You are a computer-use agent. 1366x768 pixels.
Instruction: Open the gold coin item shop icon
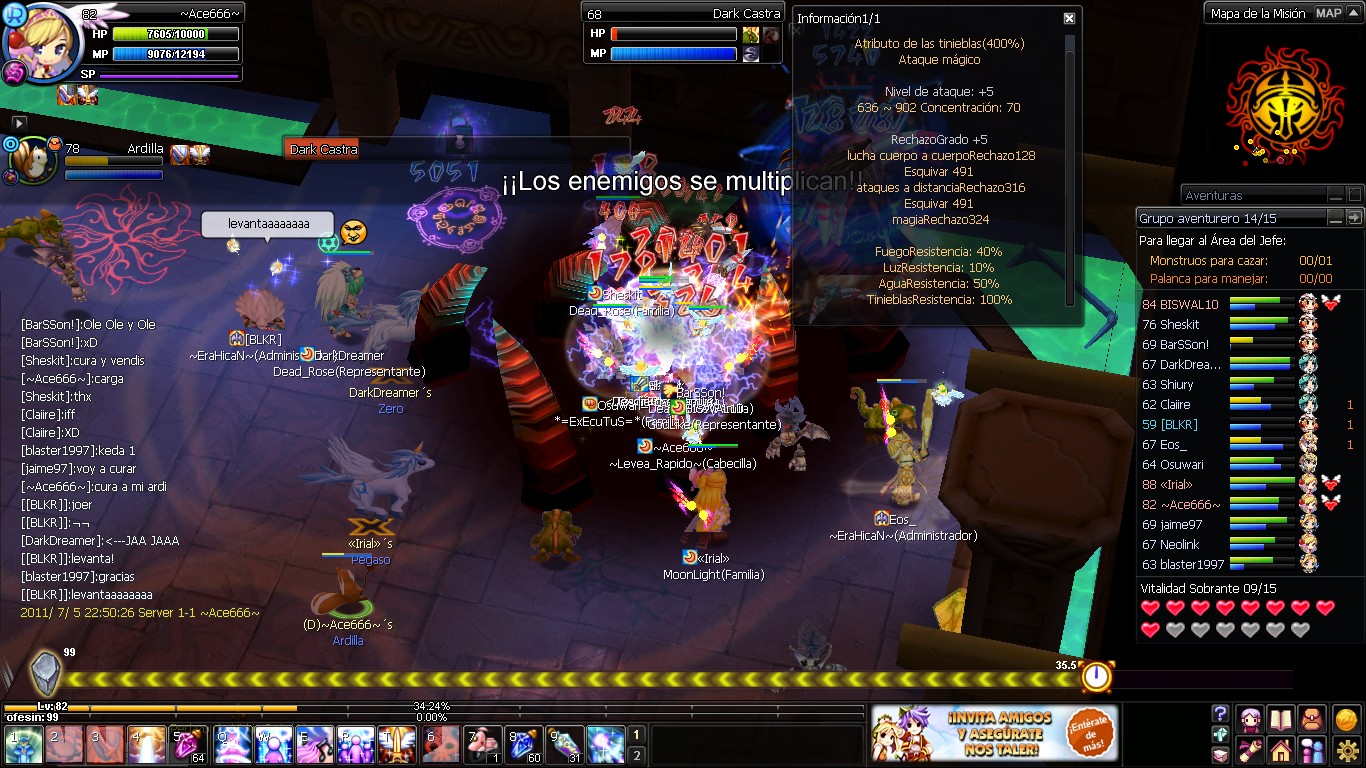point(1347,719)
